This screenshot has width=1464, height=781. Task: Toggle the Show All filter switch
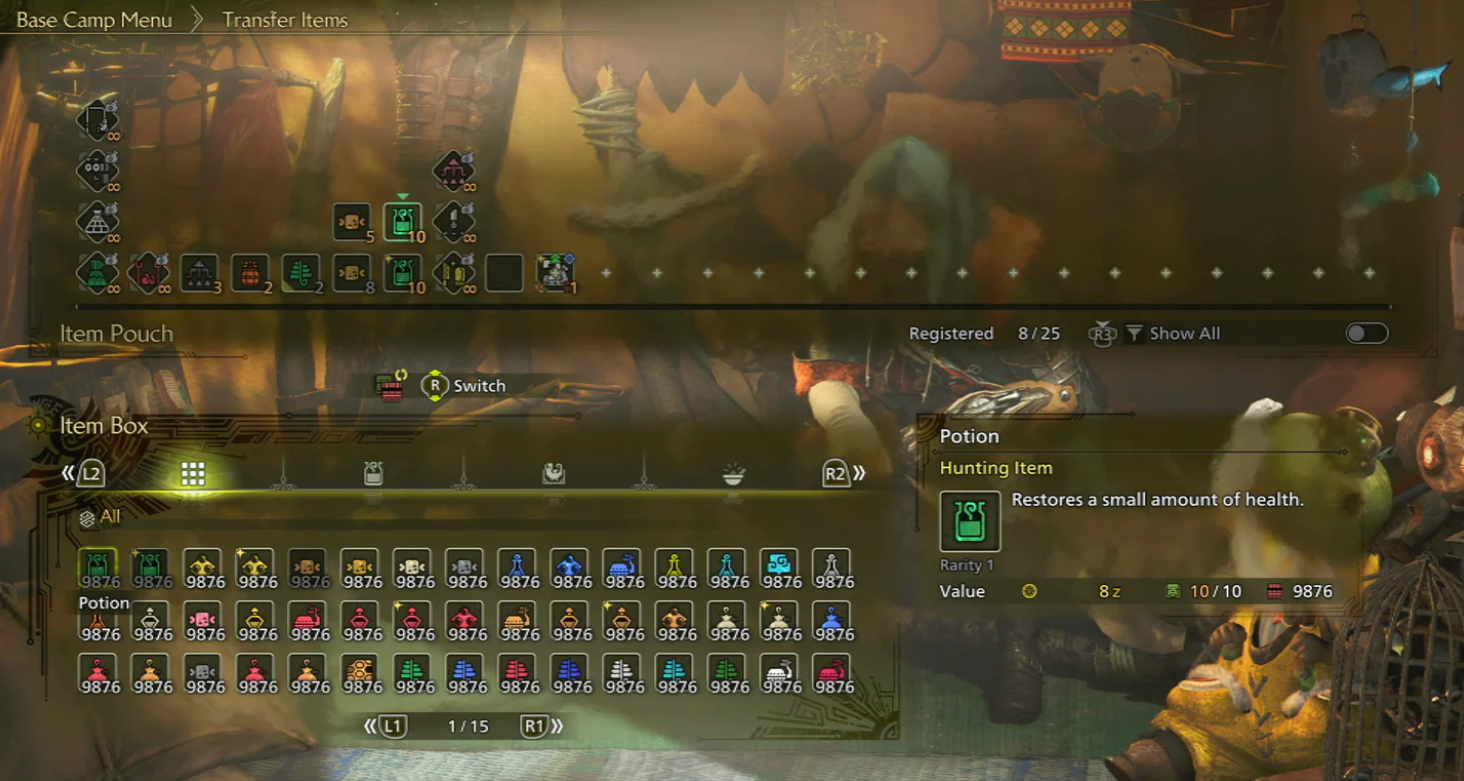pos(1366,334)
